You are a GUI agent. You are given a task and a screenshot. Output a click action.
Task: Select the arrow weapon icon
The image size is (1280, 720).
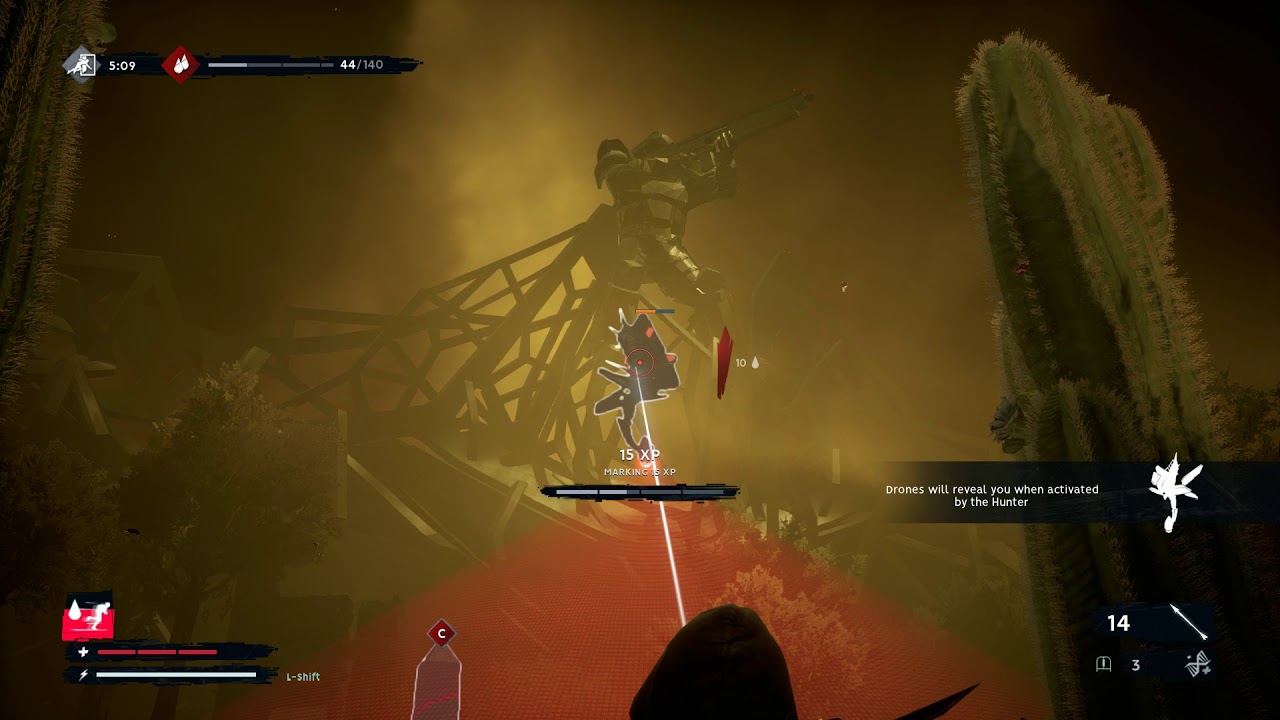1188,622
